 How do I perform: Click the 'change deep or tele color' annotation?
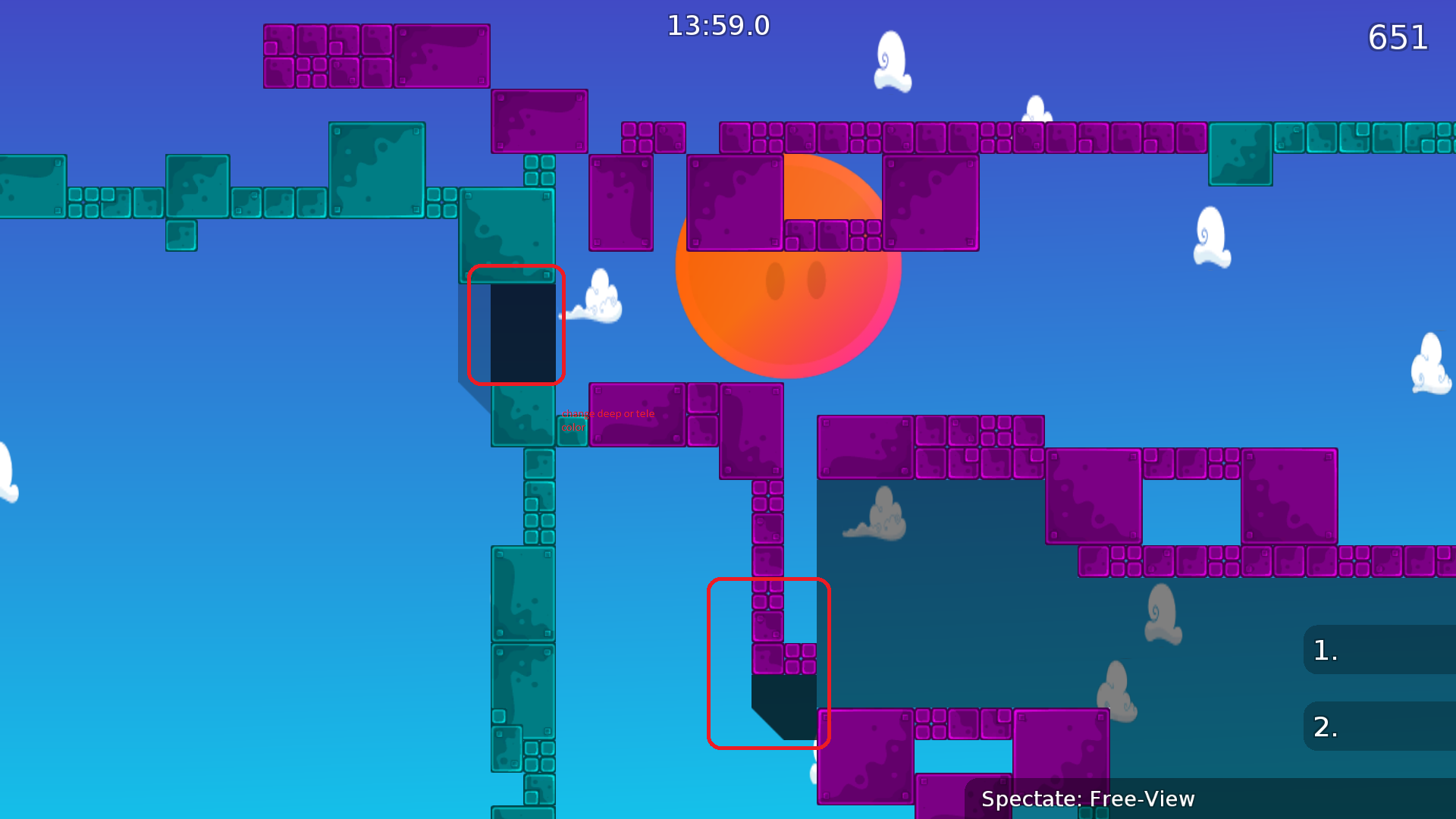click(607, 420)
